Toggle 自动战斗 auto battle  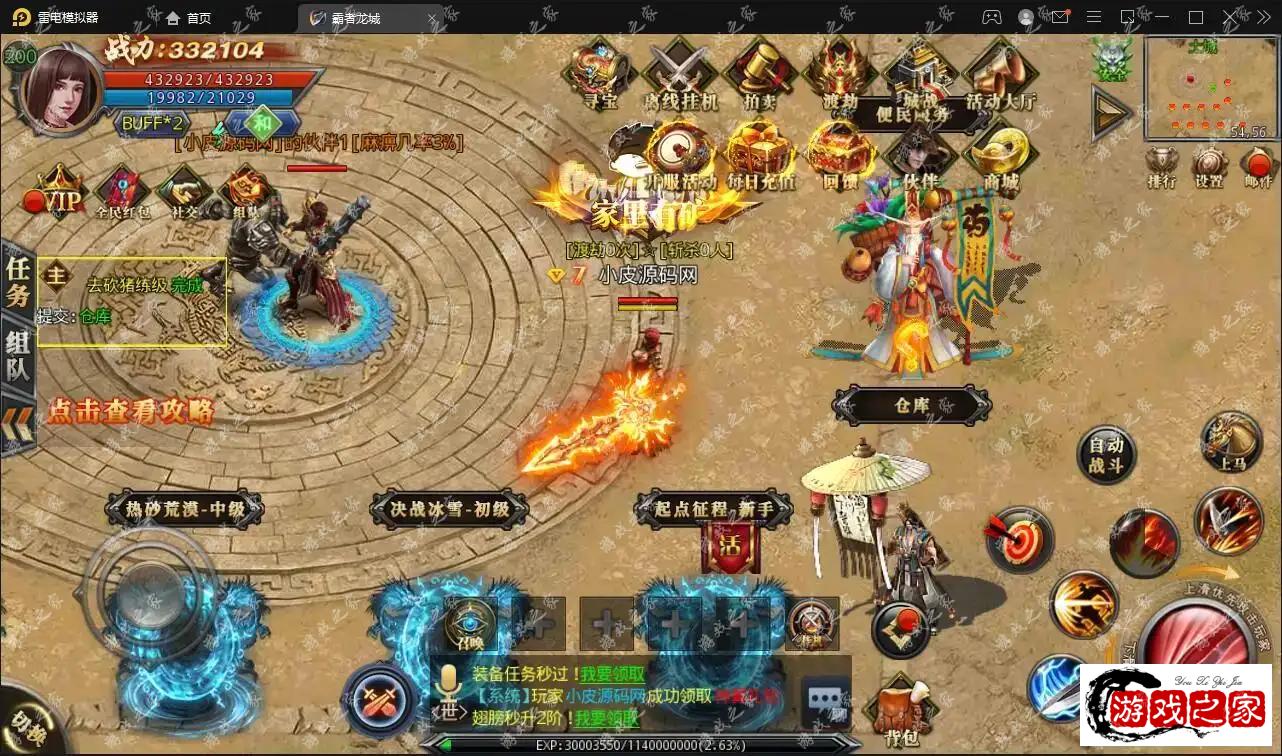point(1106,455)
